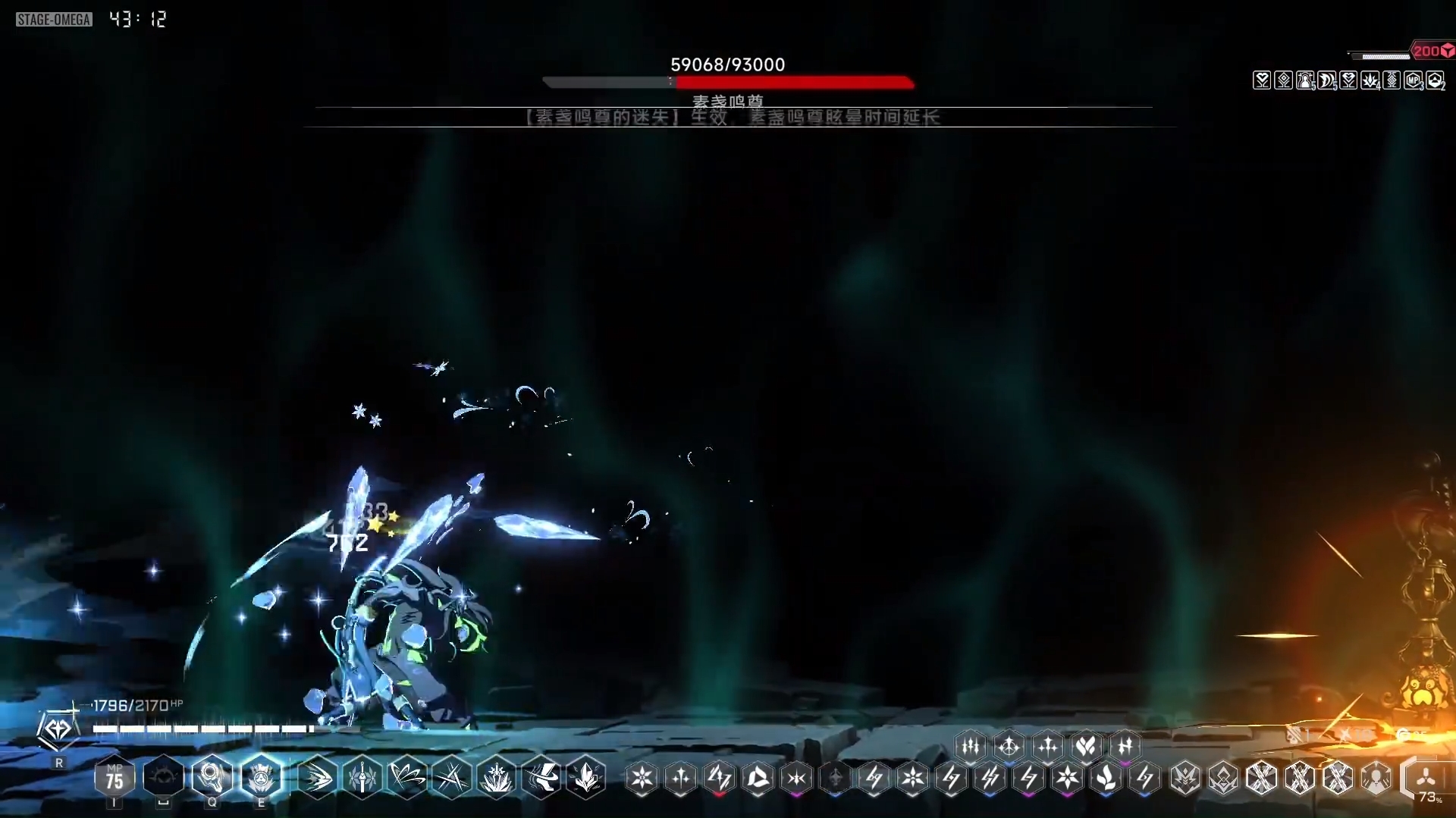
Task: Open the three-petal icon showing 73%
Action: click(x=1426, y=779)
